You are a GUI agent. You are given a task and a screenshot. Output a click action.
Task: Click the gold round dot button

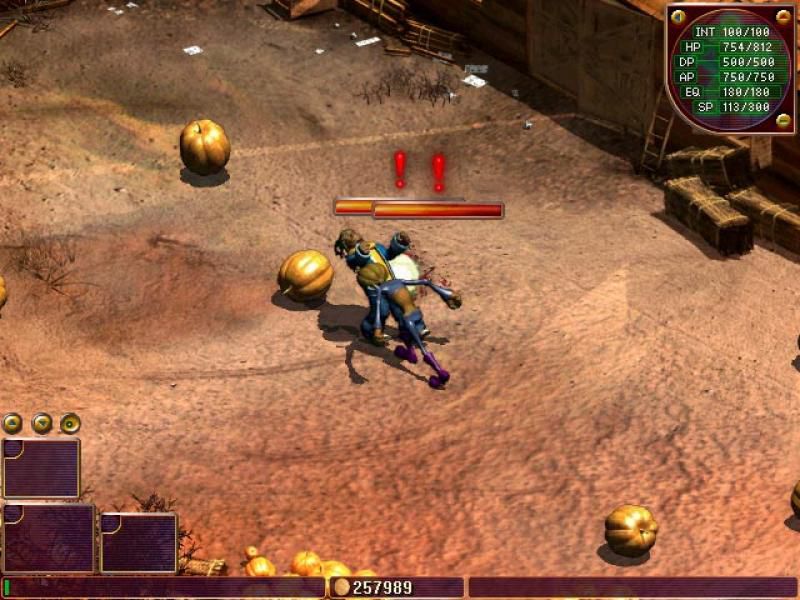coord(70,423)
